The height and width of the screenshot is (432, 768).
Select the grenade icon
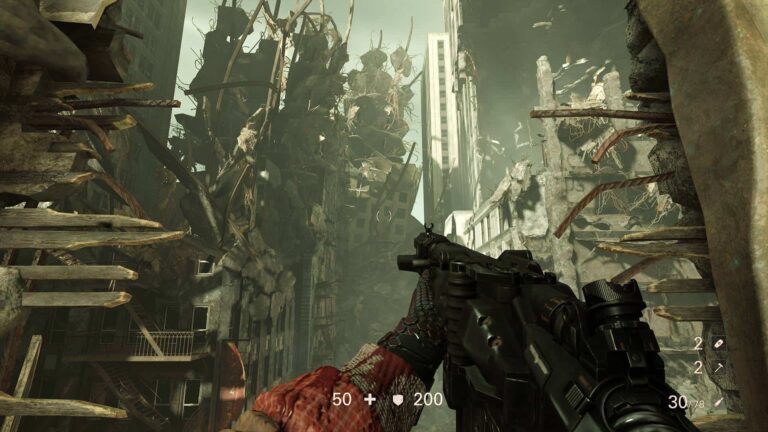(718, 344)
